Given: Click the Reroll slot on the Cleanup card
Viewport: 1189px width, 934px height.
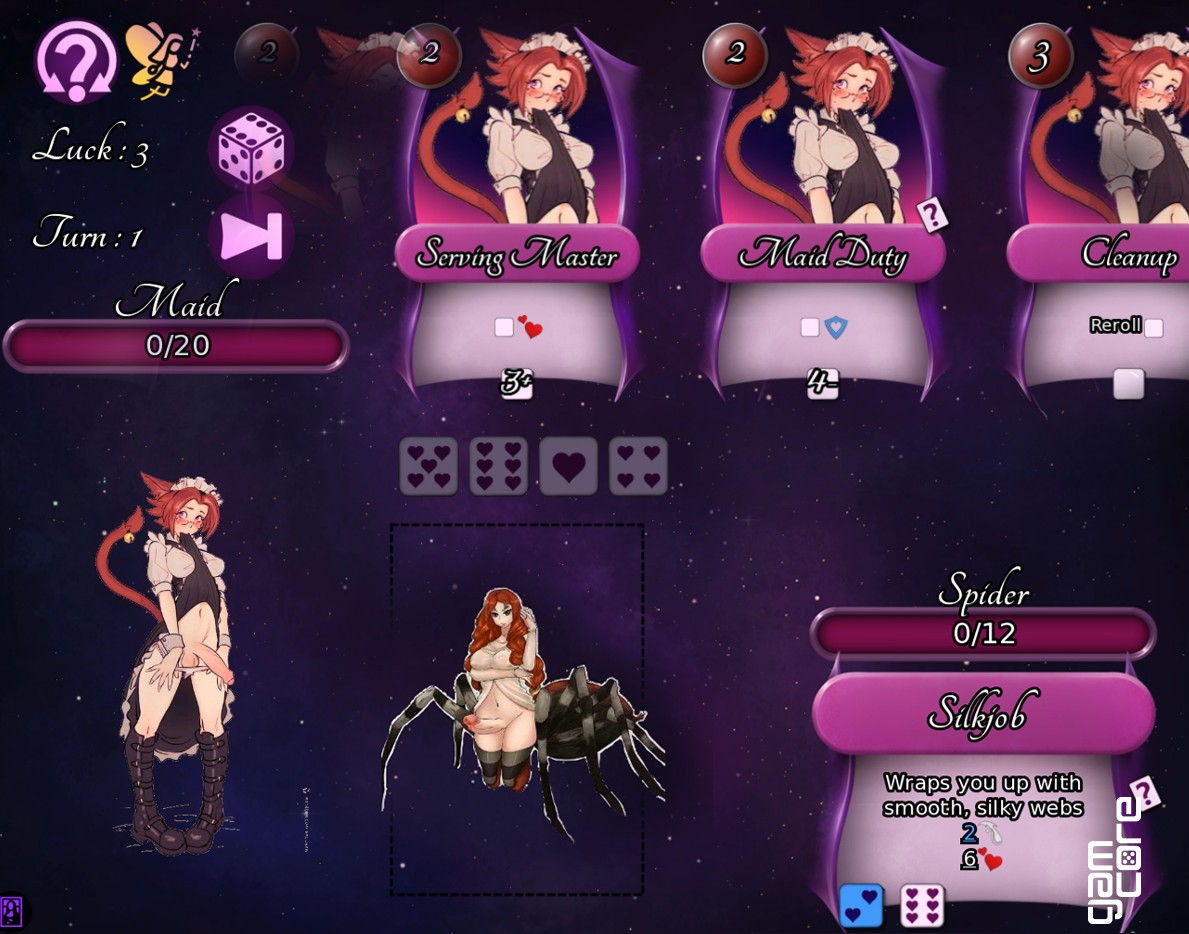Looking at the screenshot, I should pos(1153,327).
